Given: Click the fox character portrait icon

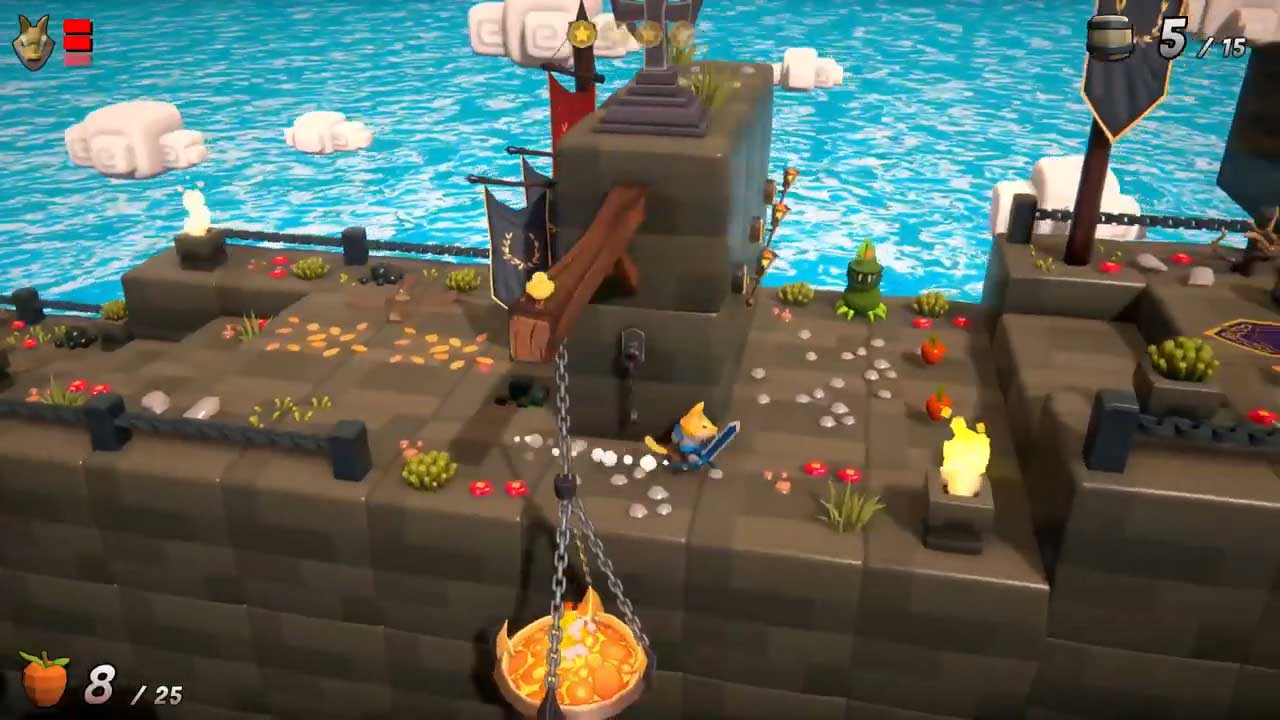Looking at the screenshot, I should click(33, 43).
